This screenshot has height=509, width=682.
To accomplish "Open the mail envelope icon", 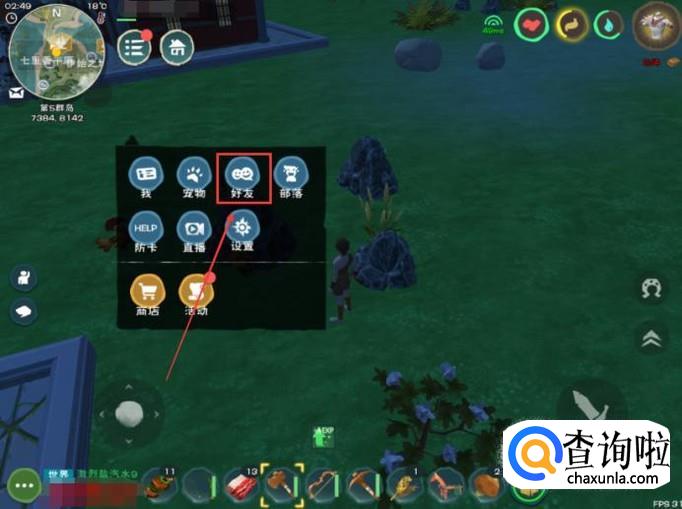I will click(17, 93).
